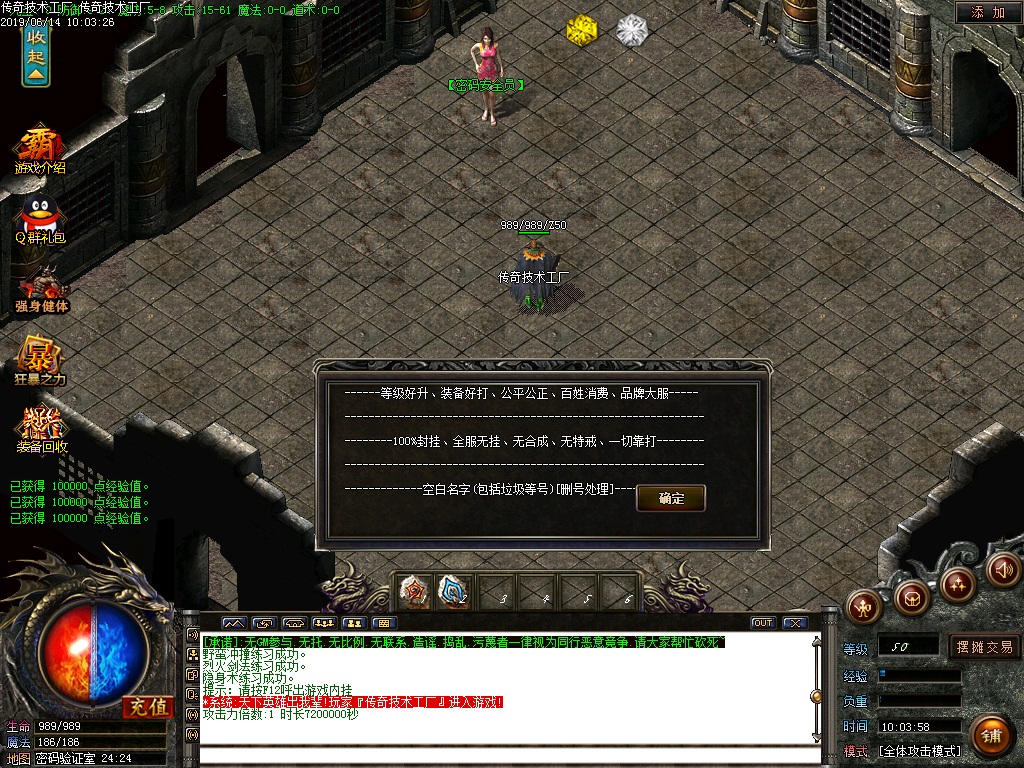Image resolution: width=1024 pixels, height=768 pixels.
Task: Click the OUT button above the chat
Action: pos(763,623)
